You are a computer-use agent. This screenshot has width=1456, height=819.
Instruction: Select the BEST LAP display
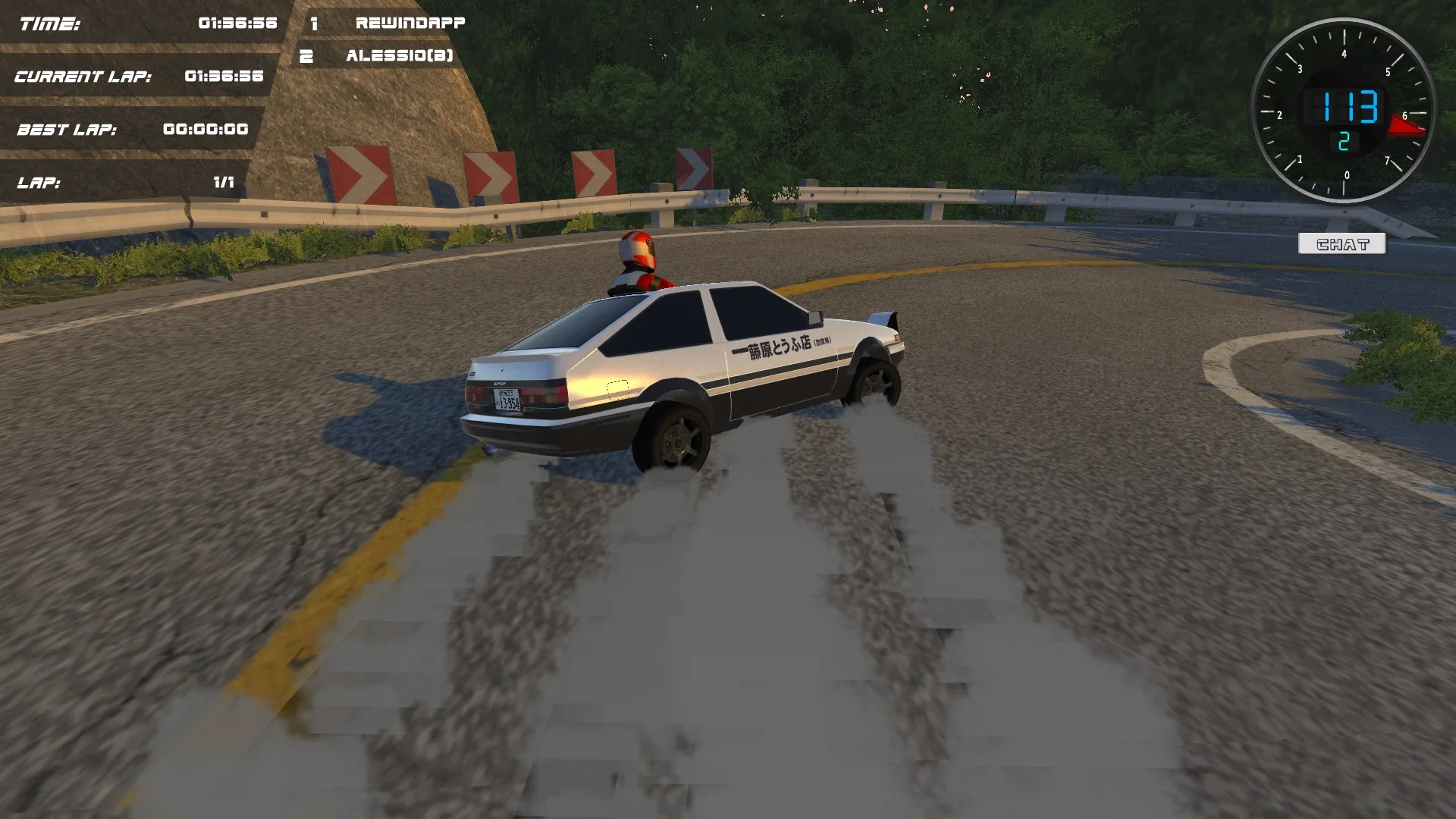pos(129,129)
